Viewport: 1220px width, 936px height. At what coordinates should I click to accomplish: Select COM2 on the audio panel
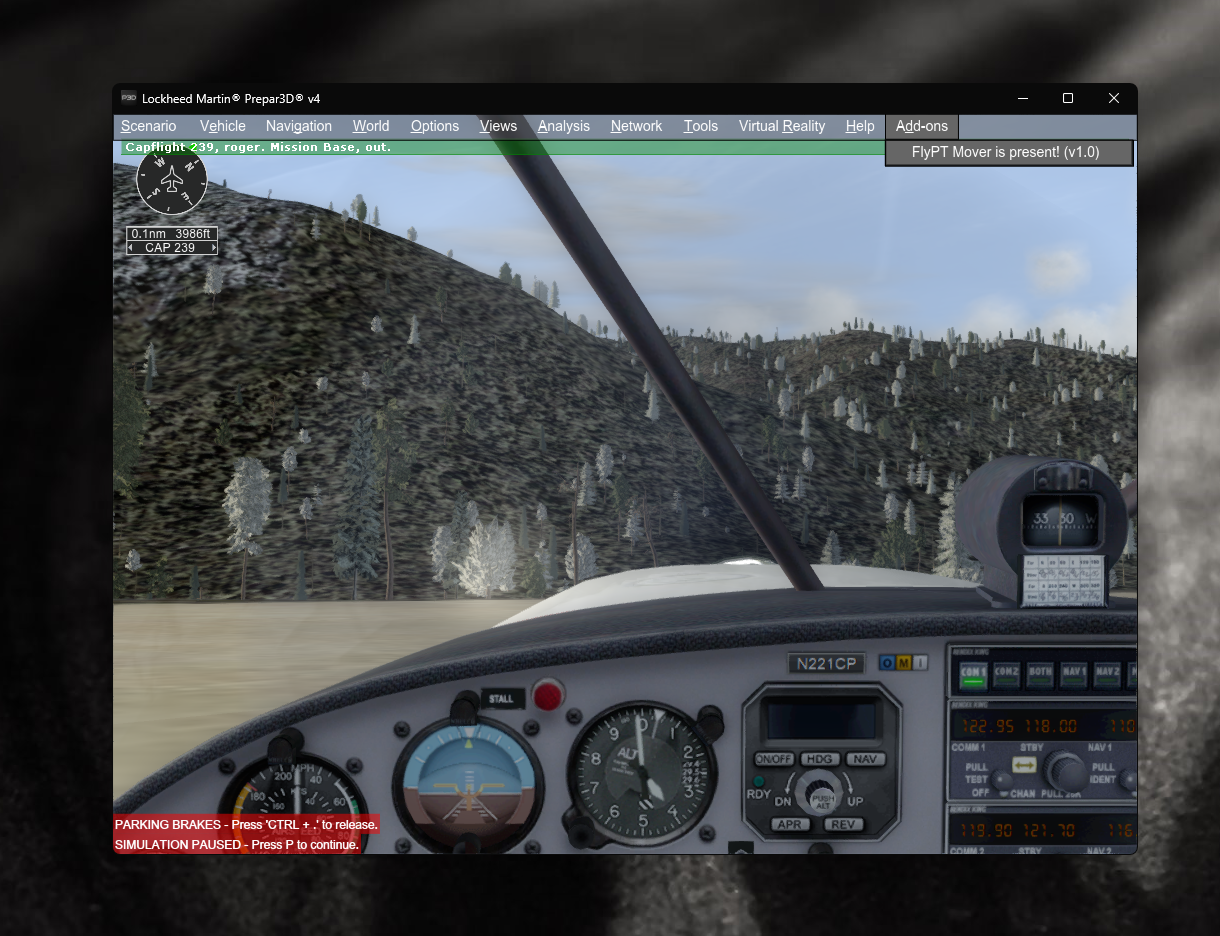click(1006, 675)
